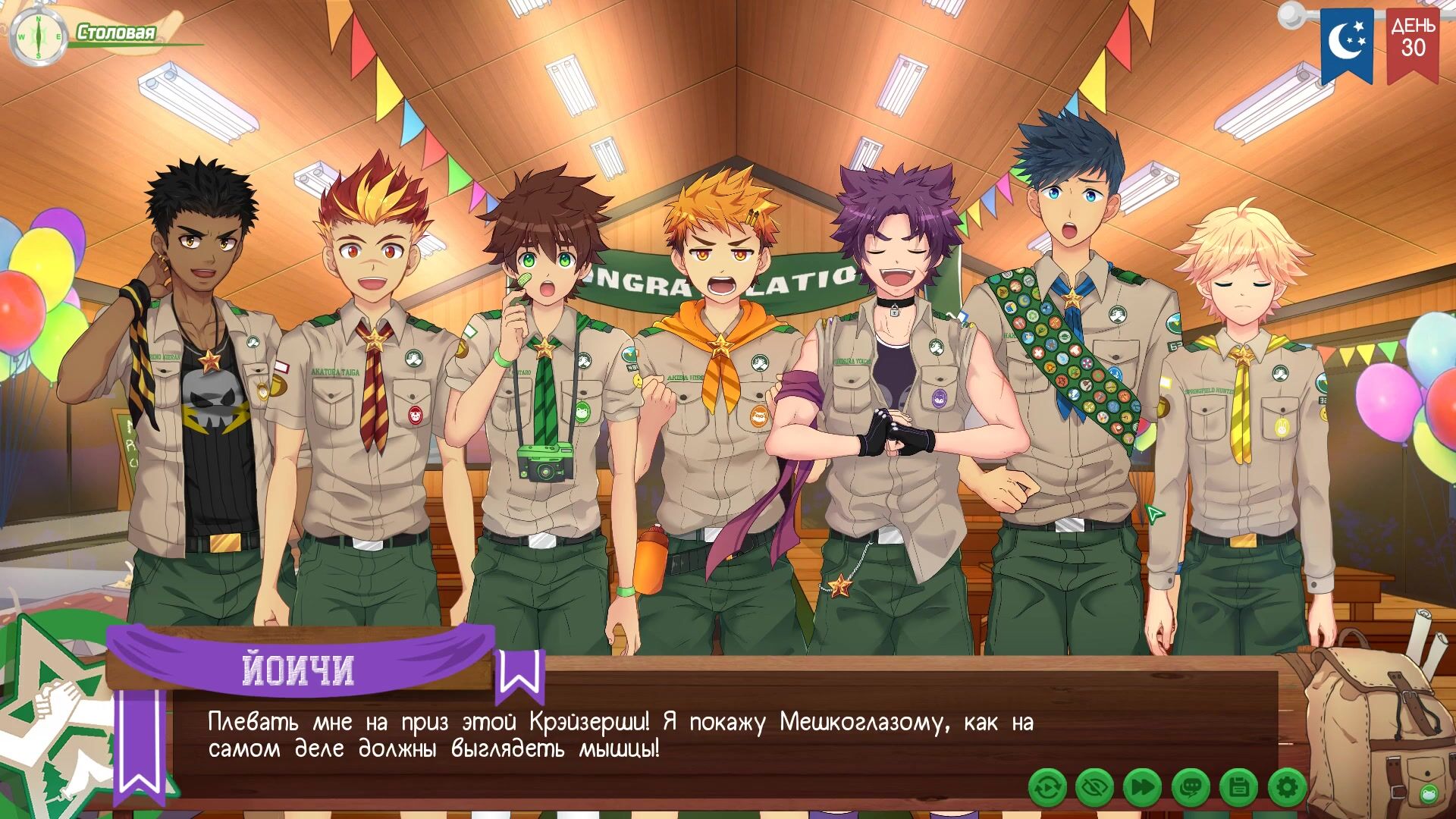Click the compass map icon
This screenshot has height=819, width=1456.
pos(36,36)
